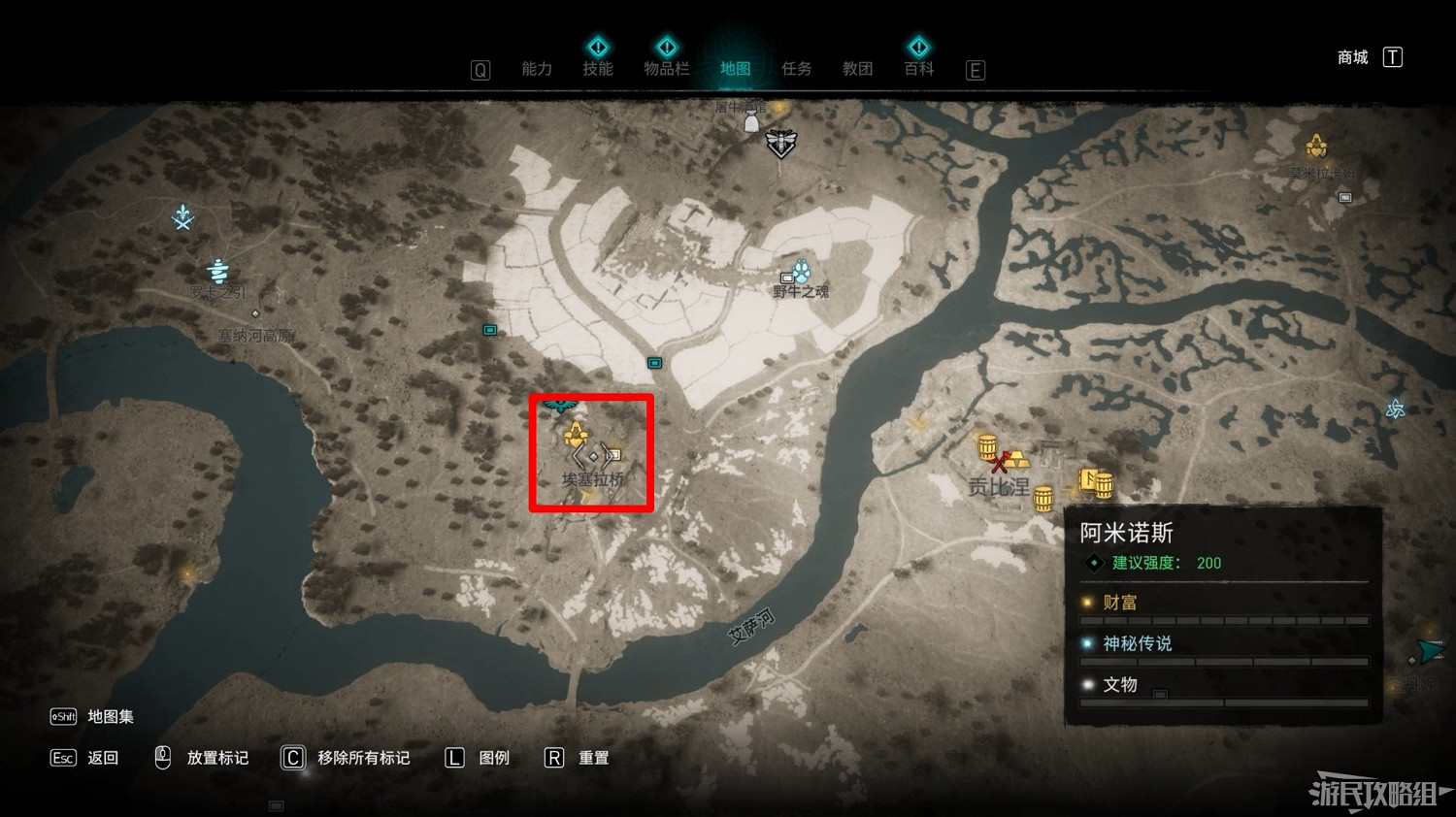Viewport: 1456px width, 817px height.
Task: Click the crossed red axes icon at 贡比涅
Action: point(1000,462)
